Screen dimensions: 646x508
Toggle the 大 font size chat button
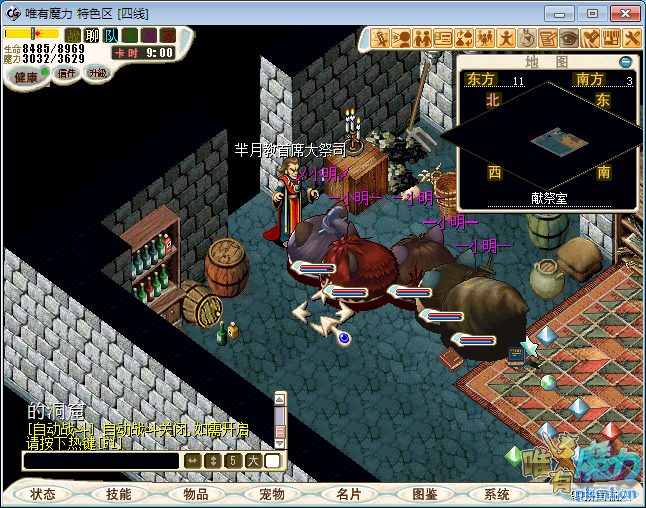click(x=253, y=461)
